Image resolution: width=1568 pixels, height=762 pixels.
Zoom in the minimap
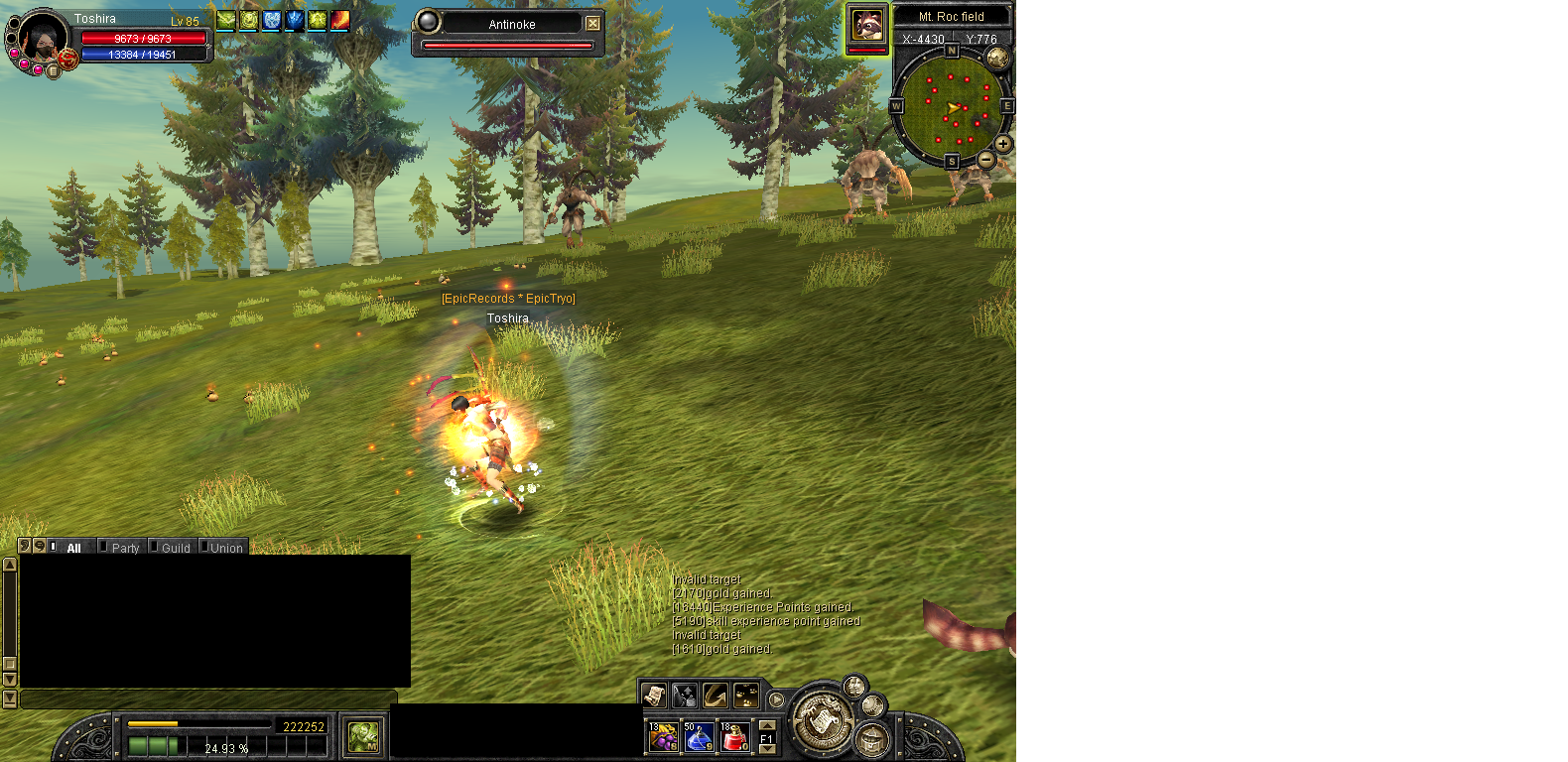click(1003, 144)
